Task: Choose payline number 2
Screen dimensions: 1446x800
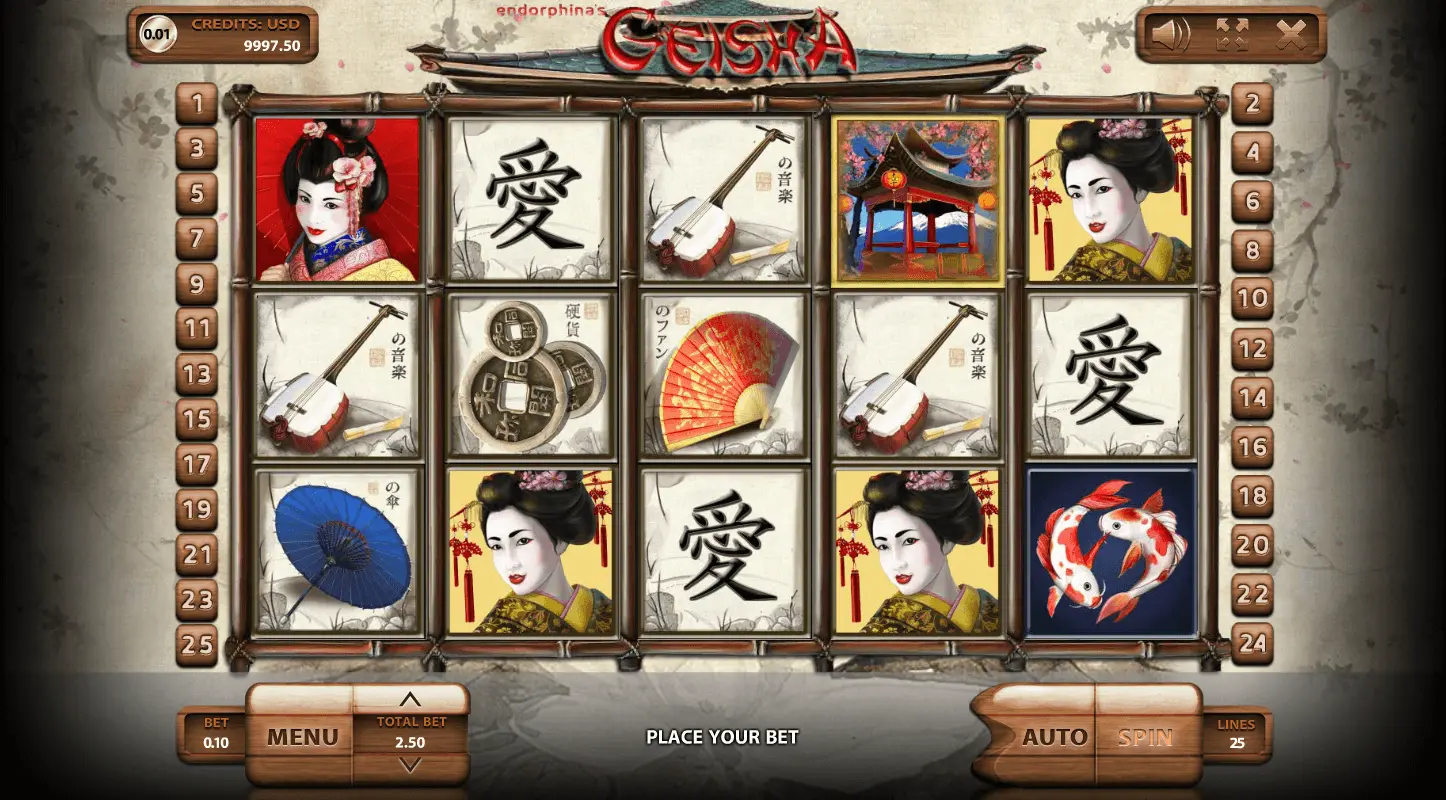Action: pos(1252,103)
